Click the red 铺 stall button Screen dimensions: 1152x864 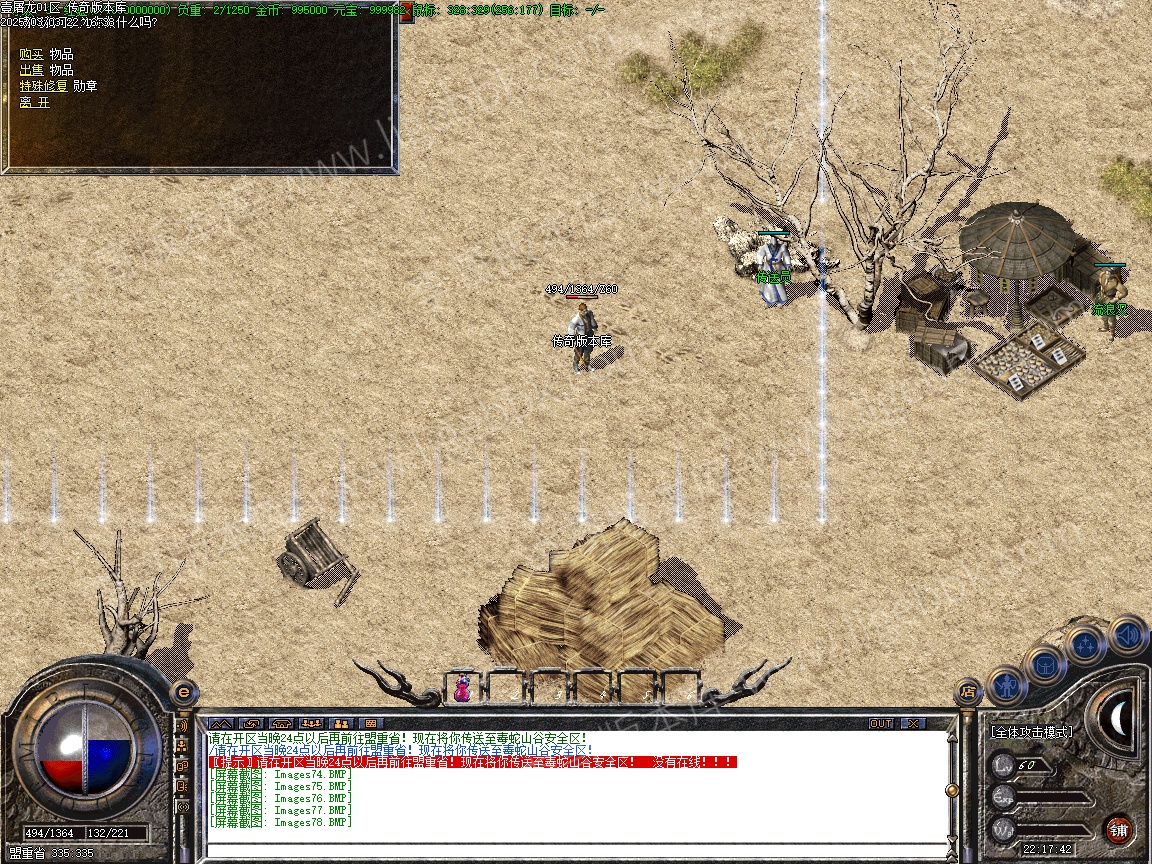[1118, 829]
